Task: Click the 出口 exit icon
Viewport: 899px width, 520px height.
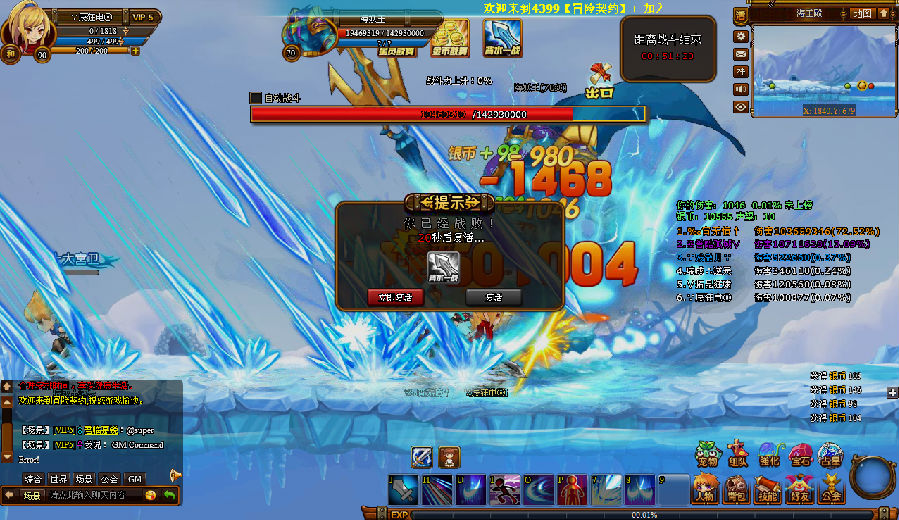Action: (x=600, y=81)
